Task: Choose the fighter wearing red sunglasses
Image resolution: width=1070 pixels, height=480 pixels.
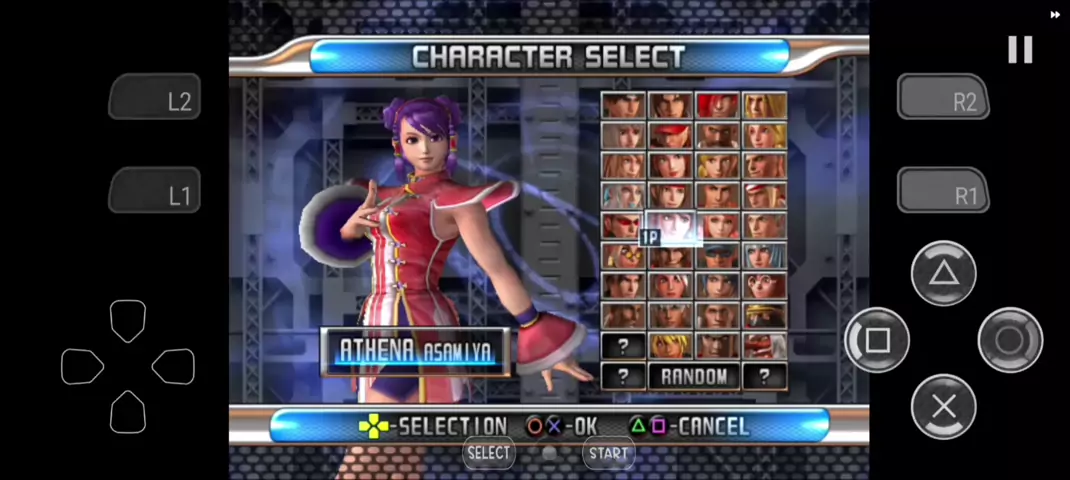Action: point(623,225)
